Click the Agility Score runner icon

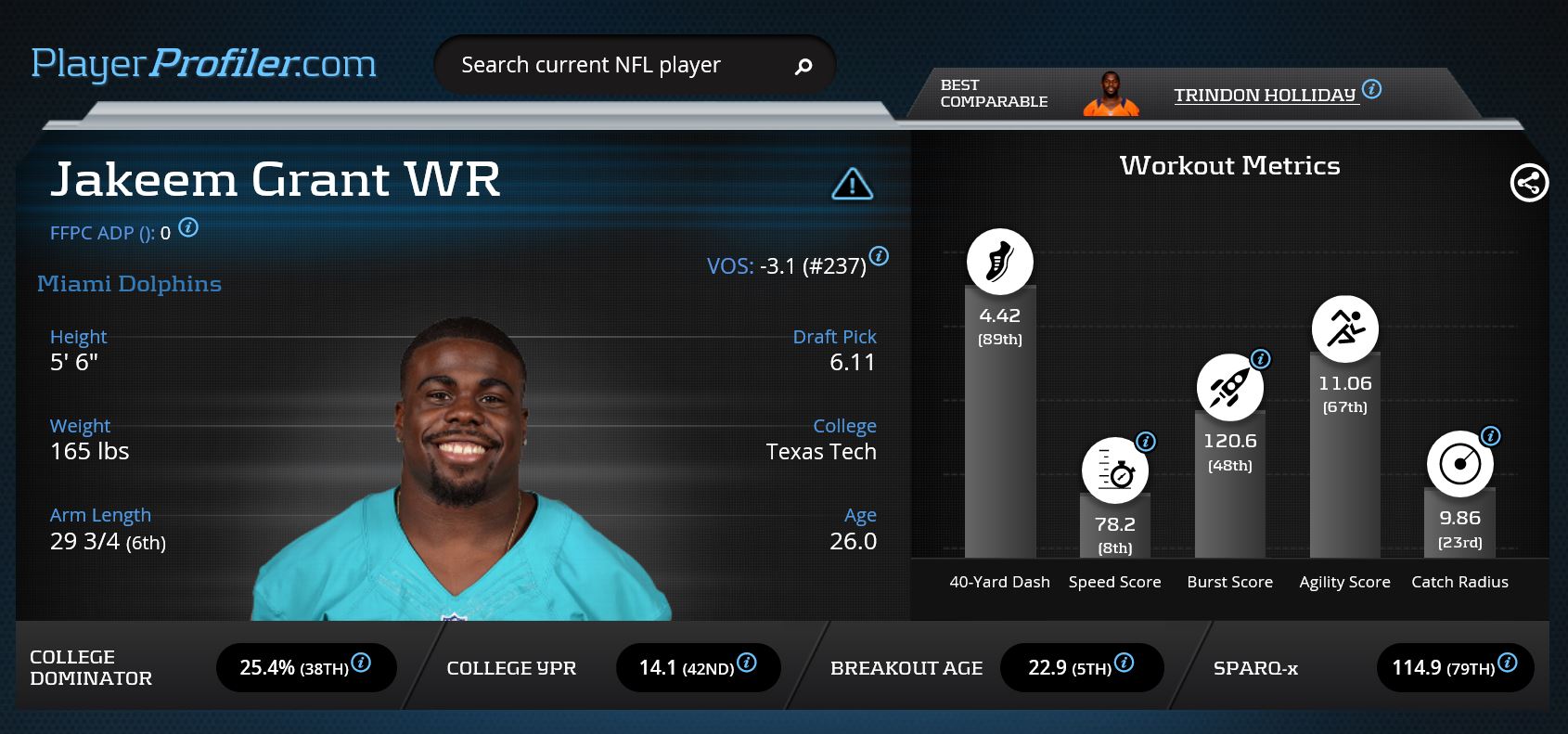(x=1344, y=328)
